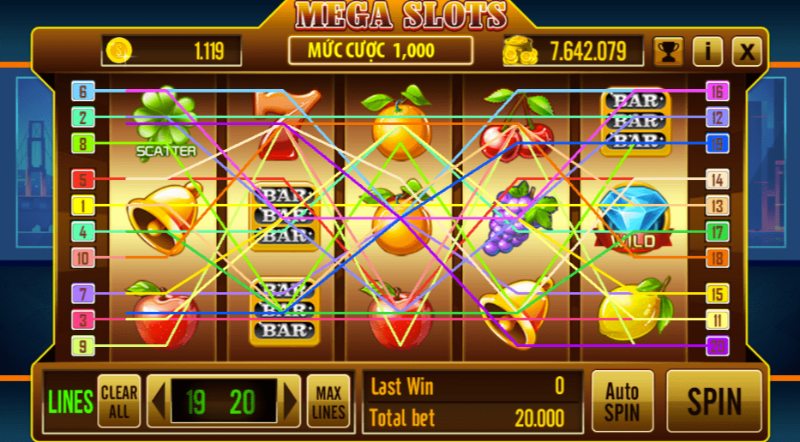Click payline marker 10

pyautogui.click(x=83, y=258)
